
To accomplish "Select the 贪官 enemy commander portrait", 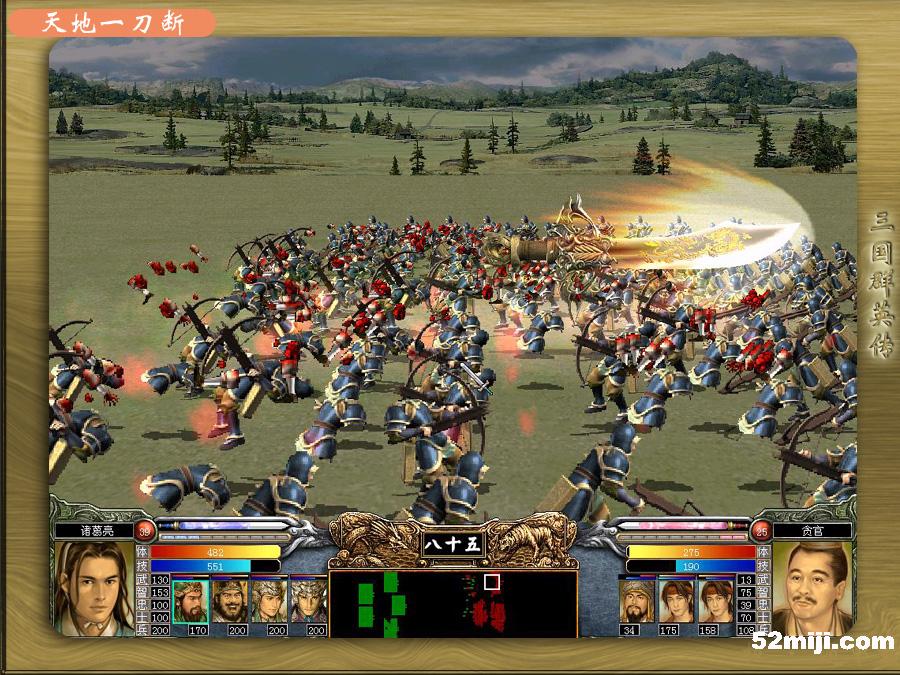I will 811,589.
